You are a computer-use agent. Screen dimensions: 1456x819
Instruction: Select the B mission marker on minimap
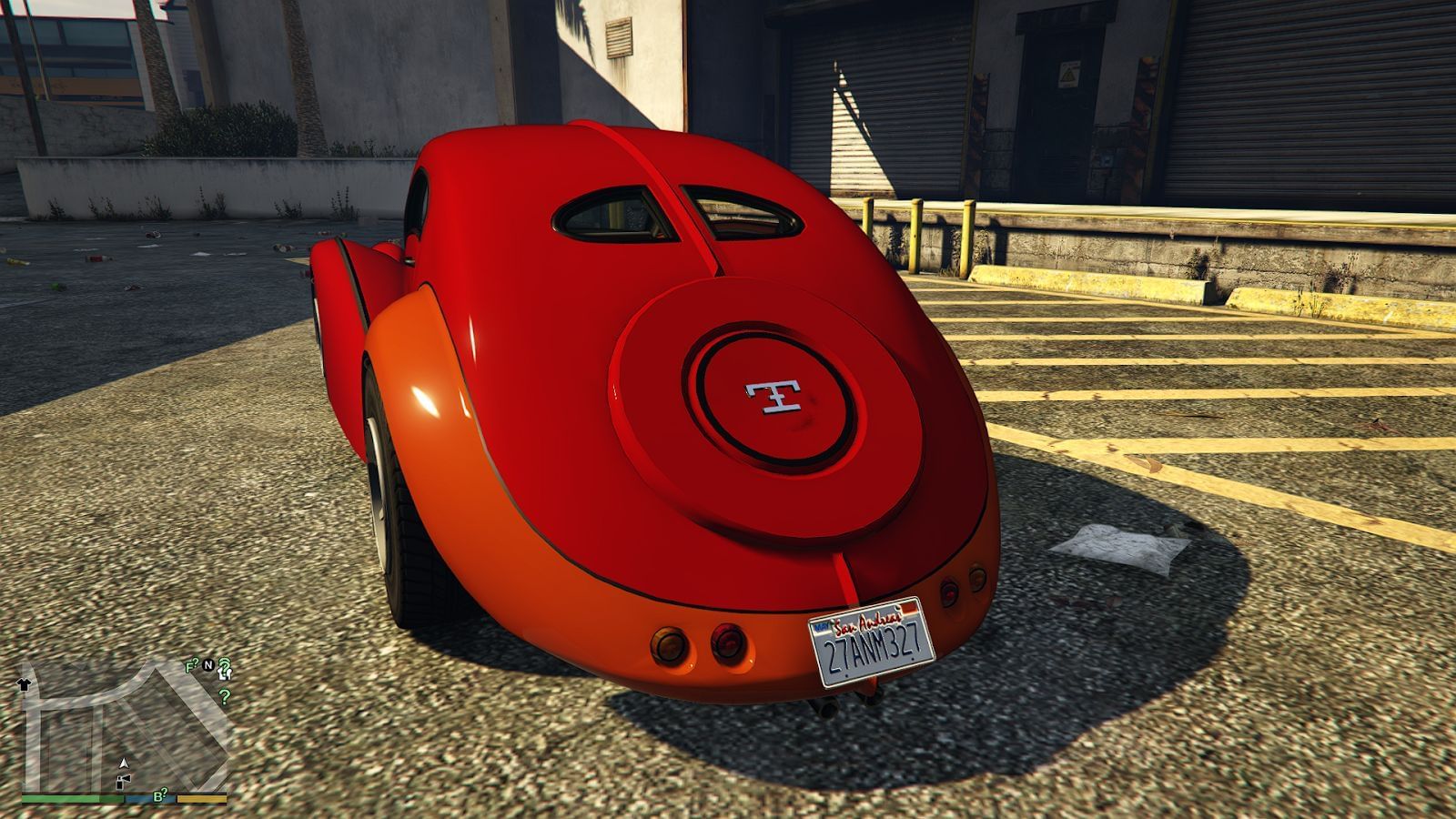point(159,795)
